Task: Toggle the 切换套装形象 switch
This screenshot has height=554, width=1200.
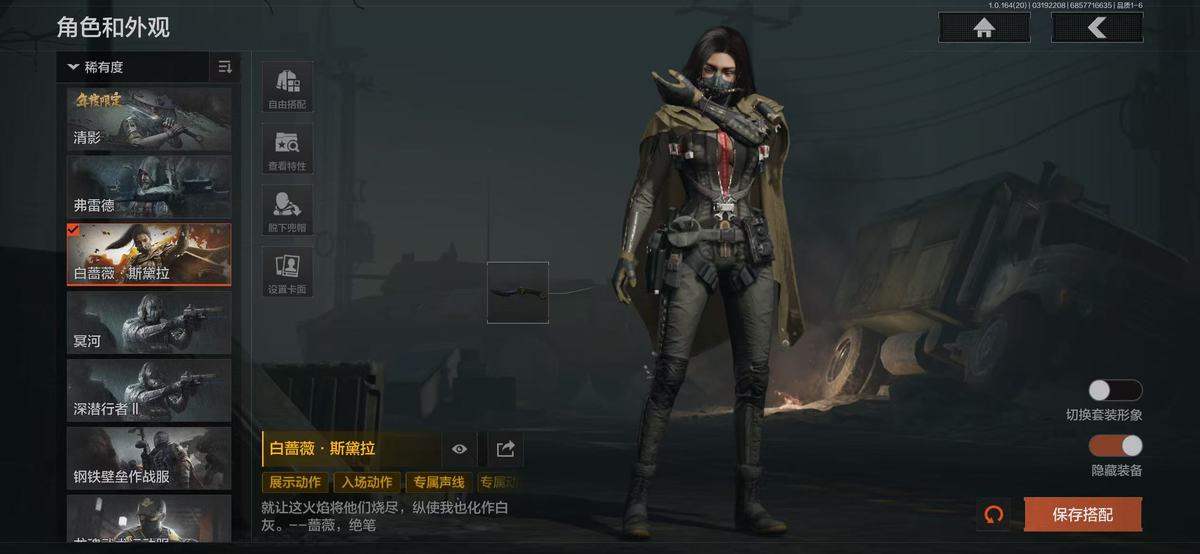Action: click(1115, 390)
